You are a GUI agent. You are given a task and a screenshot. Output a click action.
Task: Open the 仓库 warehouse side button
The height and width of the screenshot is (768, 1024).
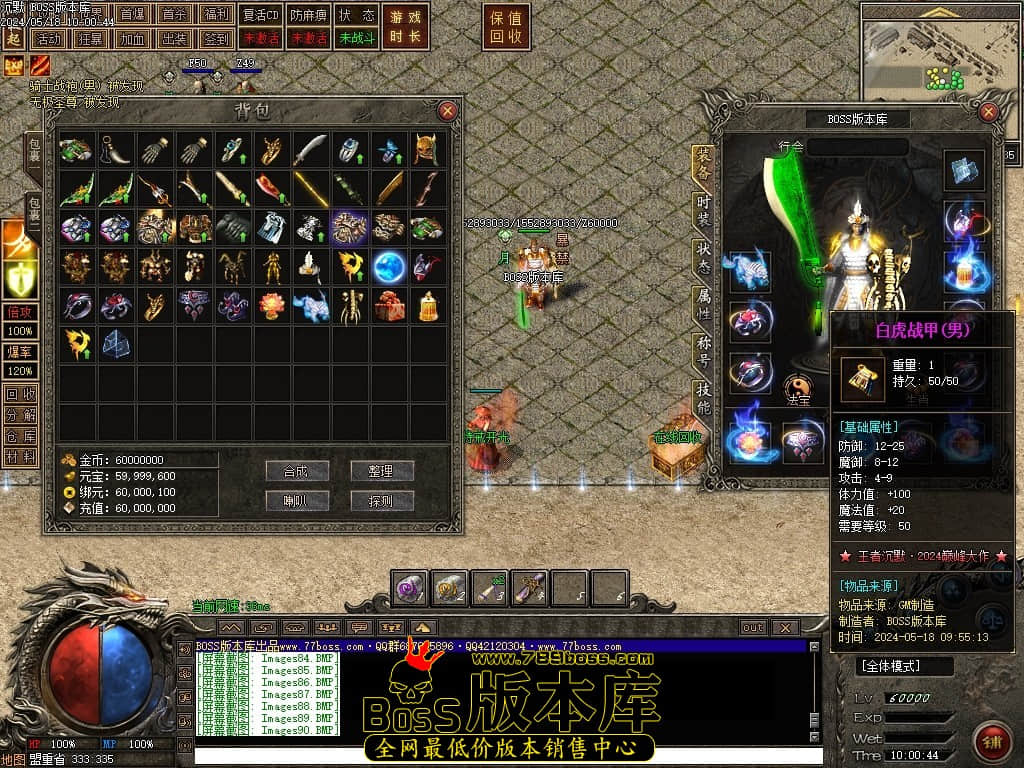pos(20,436)
